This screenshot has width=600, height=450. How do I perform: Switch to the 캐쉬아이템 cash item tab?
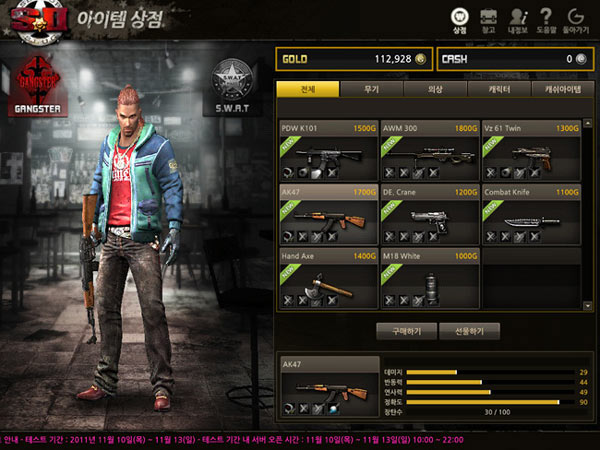pyautogui.click(x=562, y=90)
